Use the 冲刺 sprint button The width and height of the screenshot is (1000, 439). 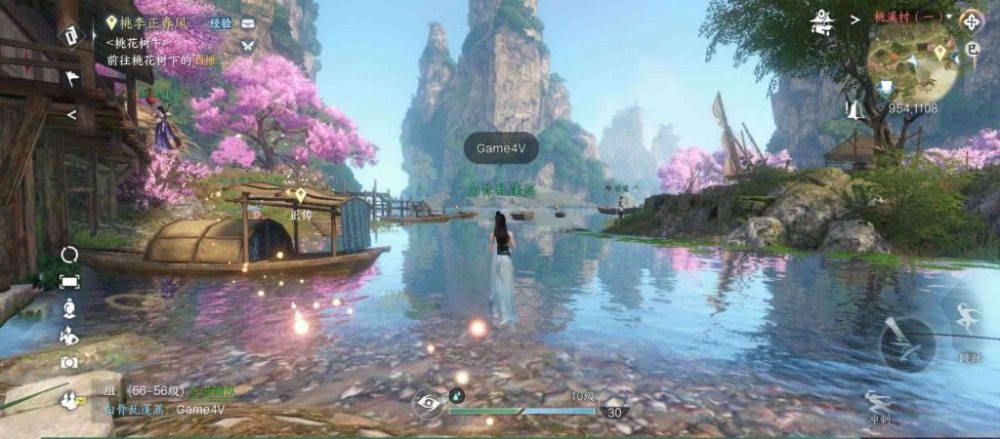pos(880,407)
